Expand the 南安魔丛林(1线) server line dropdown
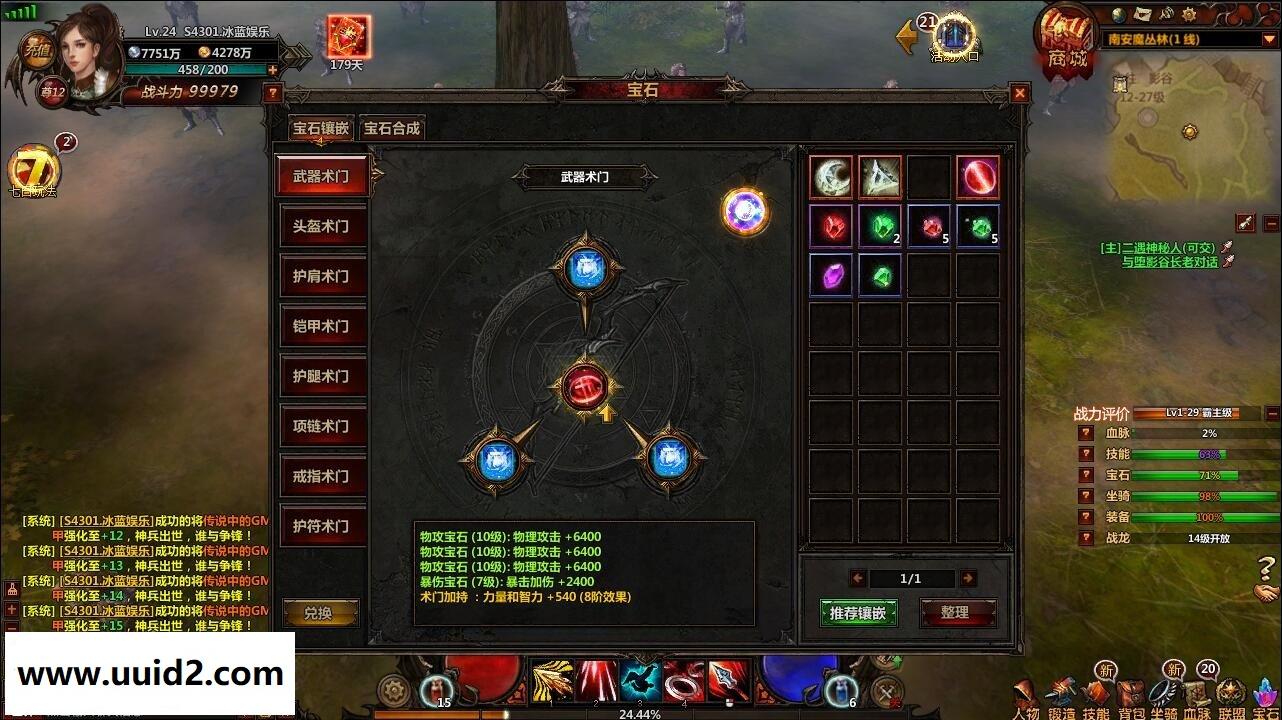 pos(1268,40)
